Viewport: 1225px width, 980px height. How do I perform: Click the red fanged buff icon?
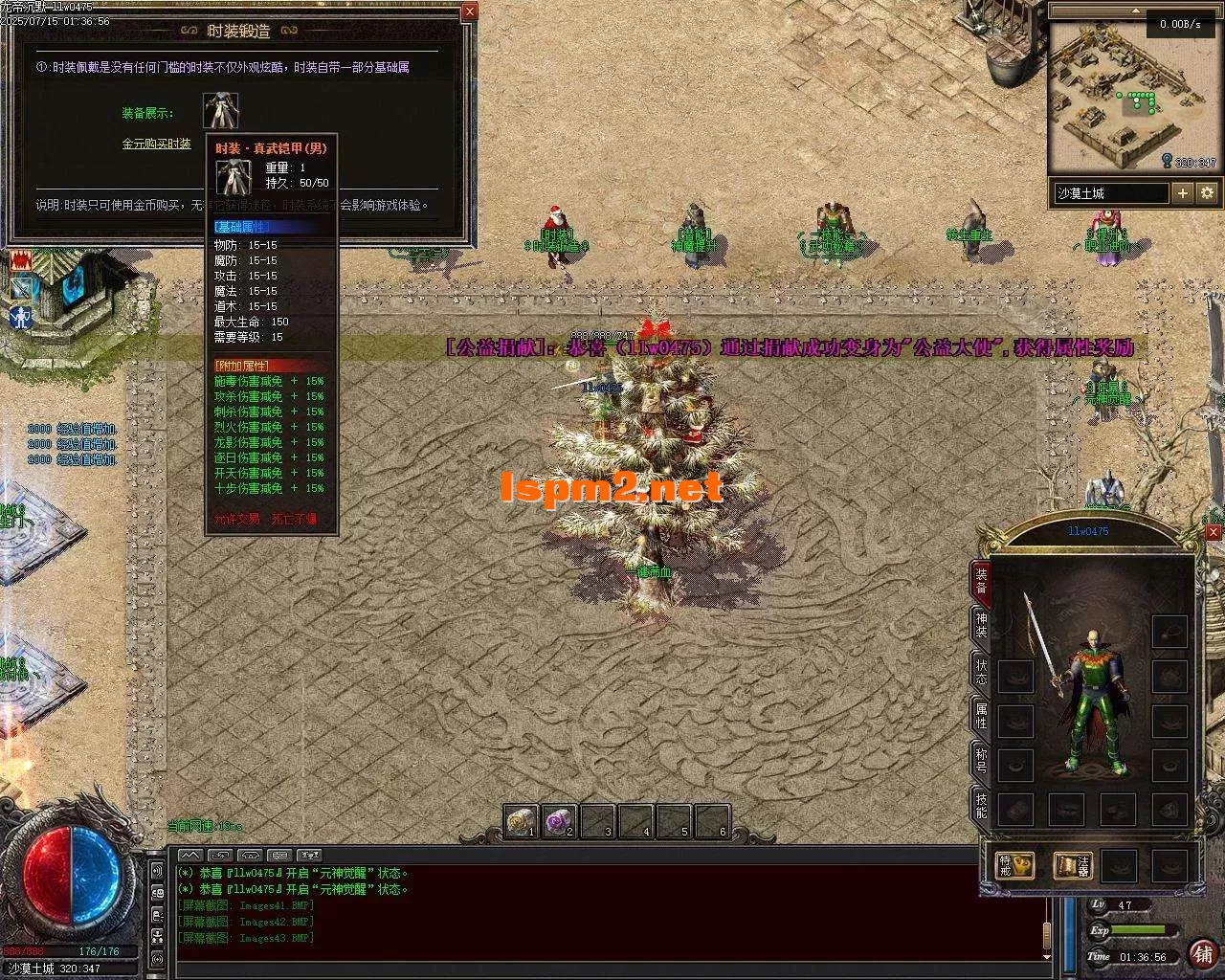(21, 259)
